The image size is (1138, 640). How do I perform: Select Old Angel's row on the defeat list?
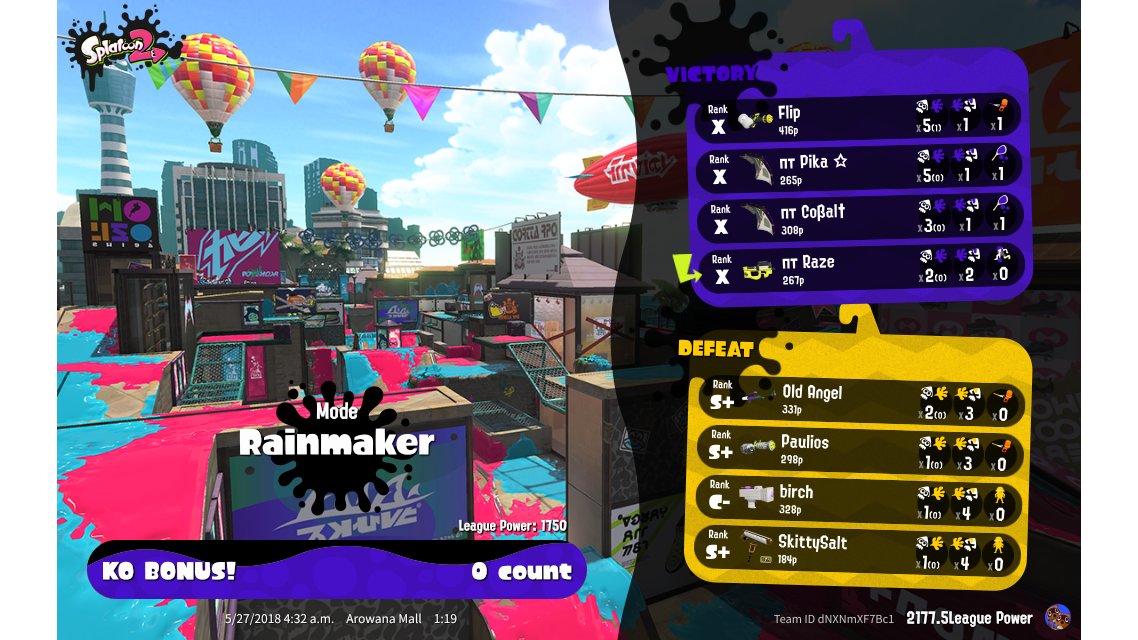pos(860,399)
